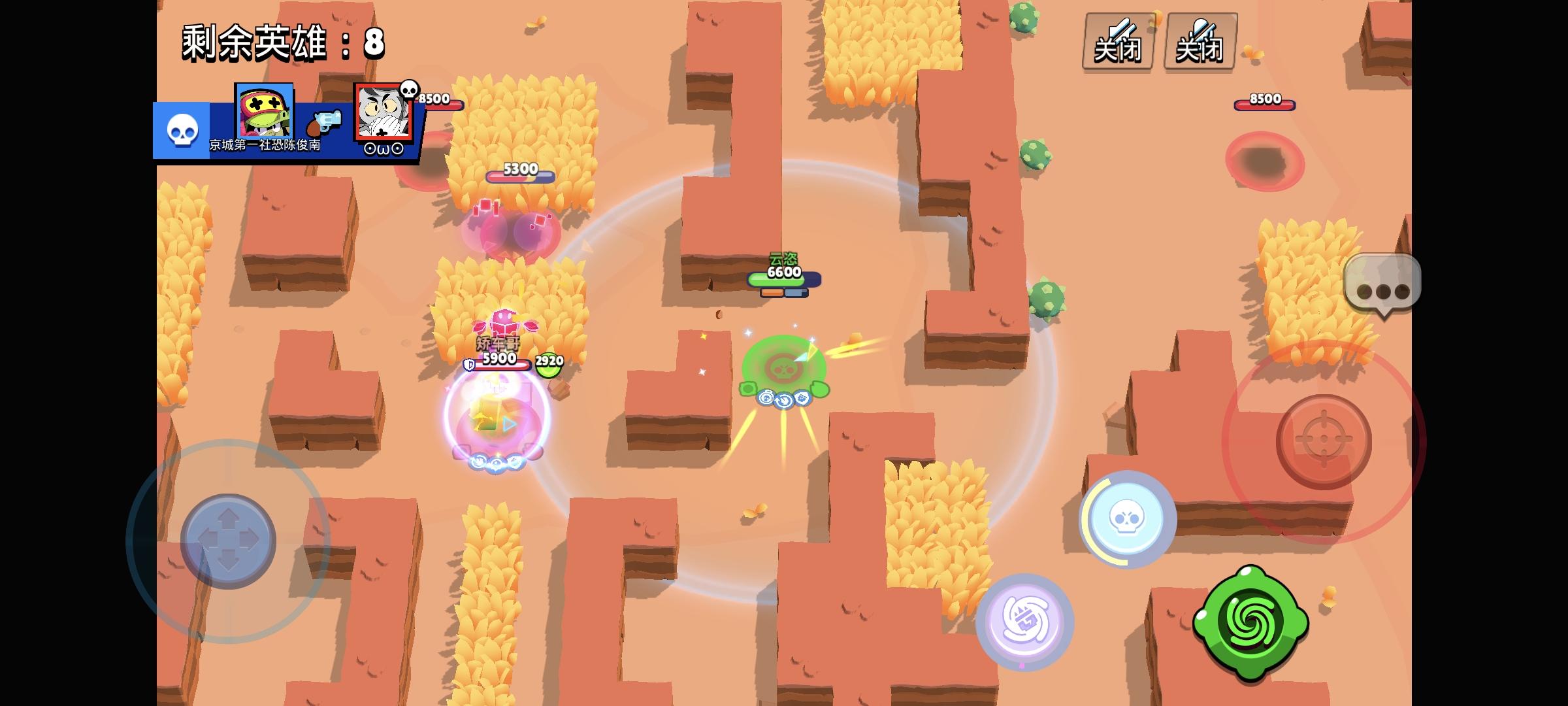1568x706 pixels.
Task: Tap the frog brawler avatar in kill feed
Action: pos(263,111)
